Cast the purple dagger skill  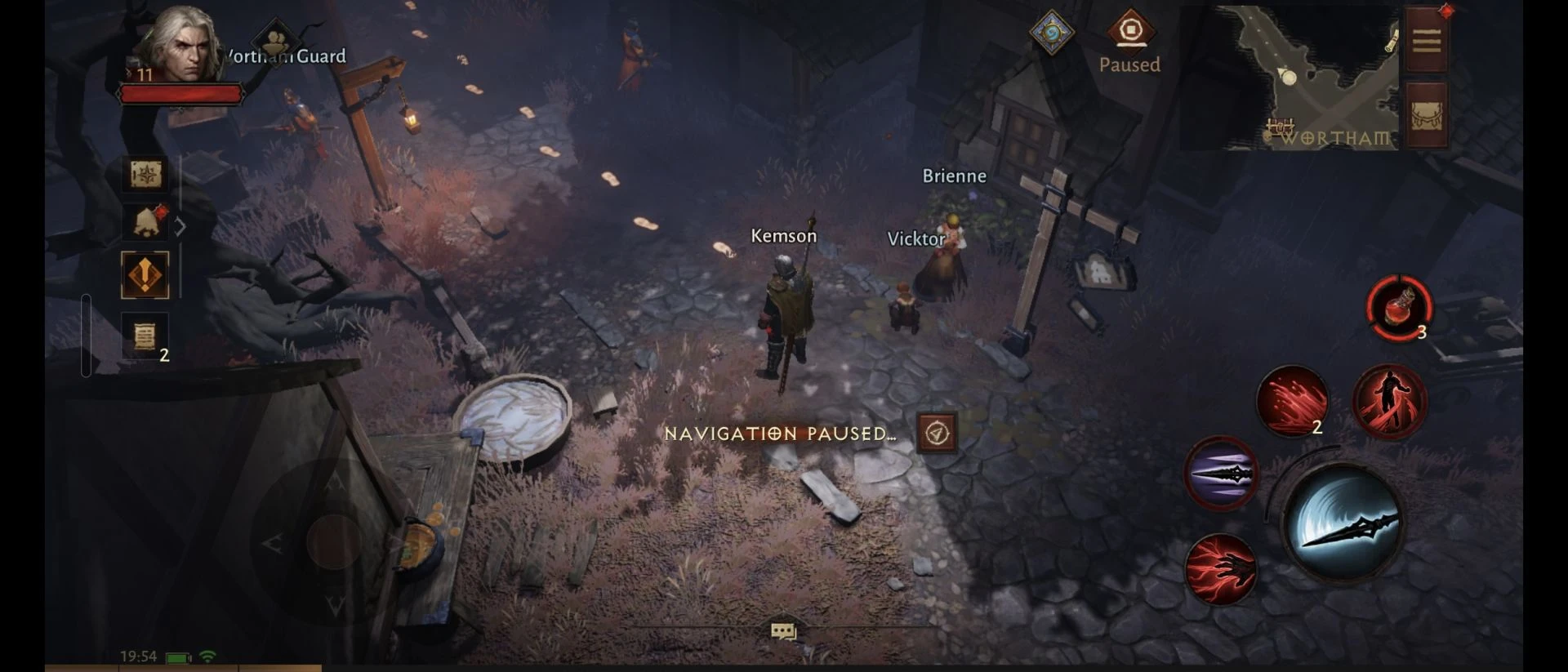[x=1221, y=474]
